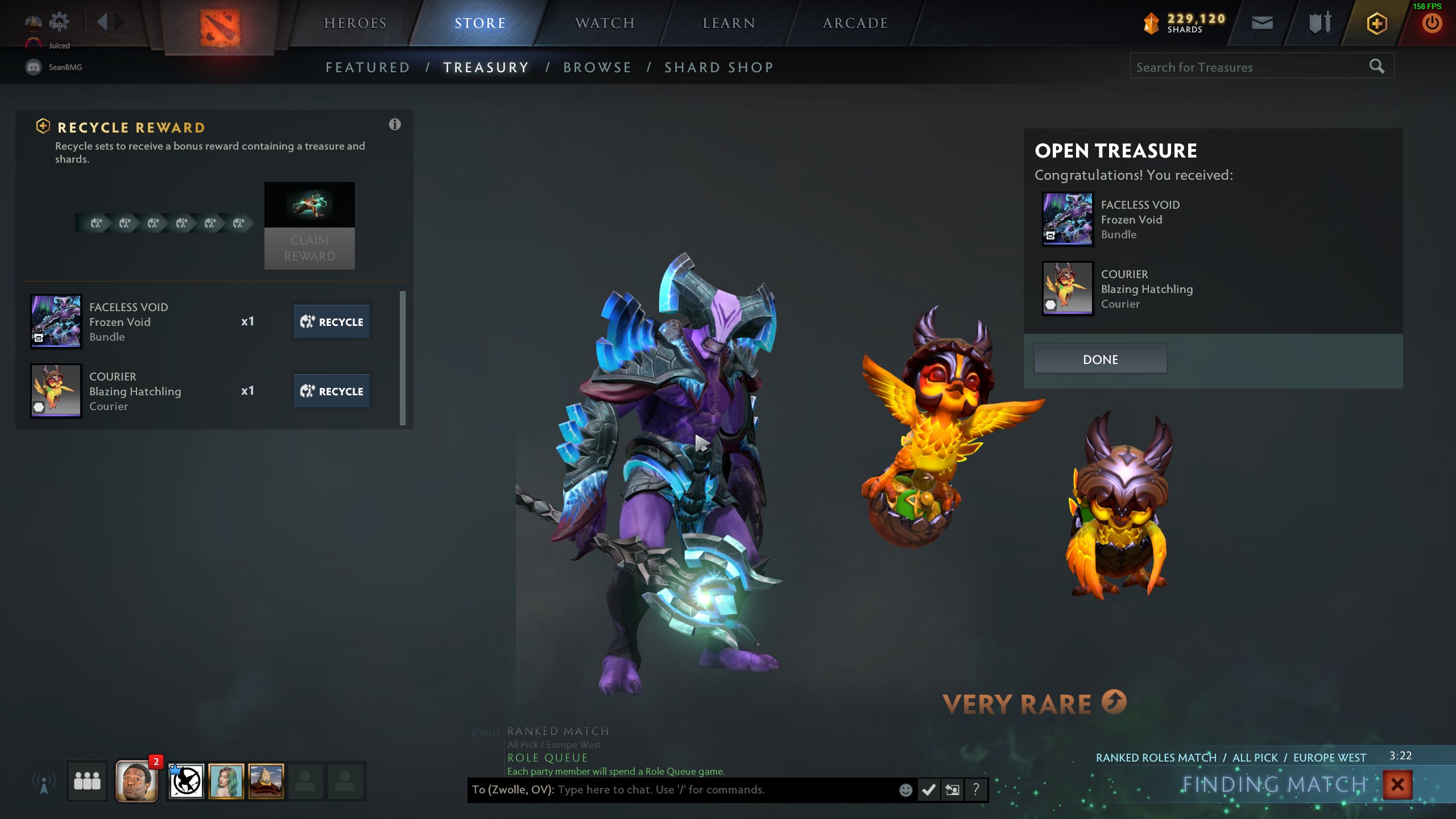Screen dimensions: 1456x819
Task: Switch to the Featured store page
Action: pos(367,68)
